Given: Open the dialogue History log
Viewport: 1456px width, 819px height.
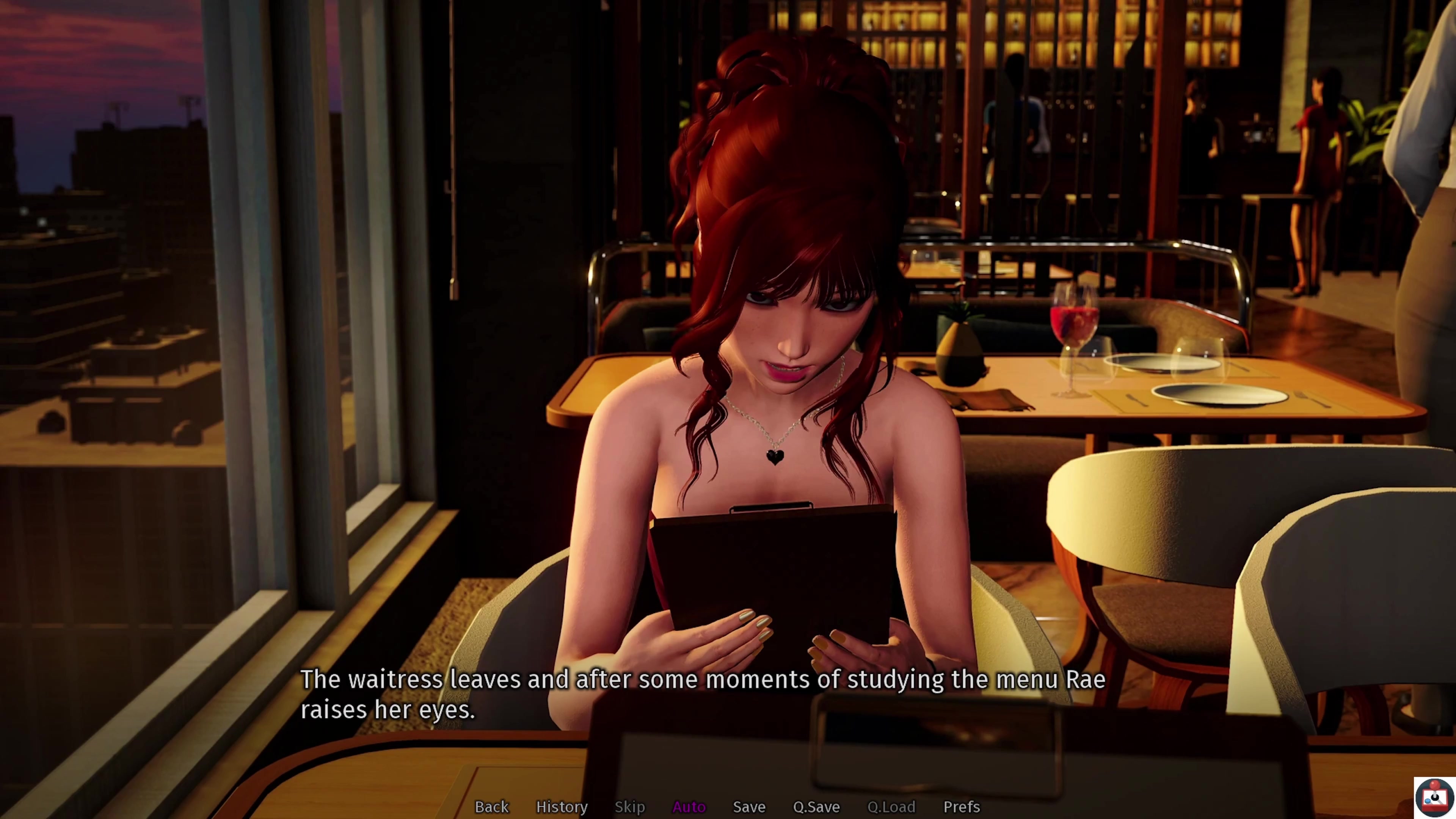Looking at the screenshot, I should pos(561,806).
